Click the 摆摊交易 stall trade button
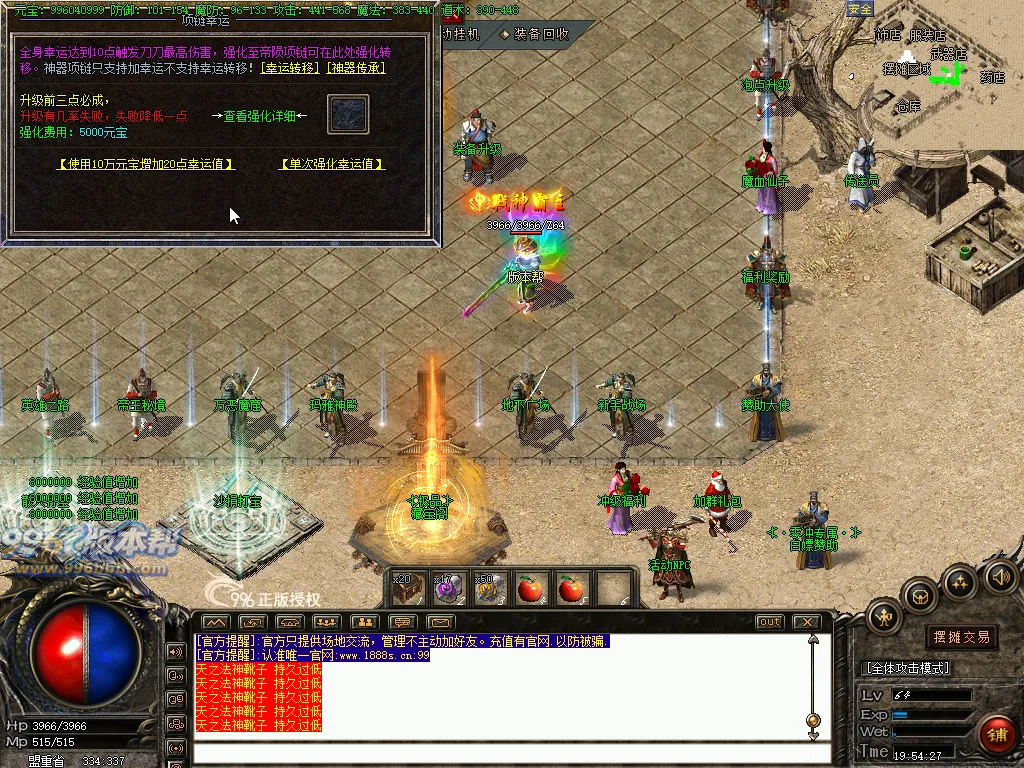Screen dimensions: 1024x768 961,637
